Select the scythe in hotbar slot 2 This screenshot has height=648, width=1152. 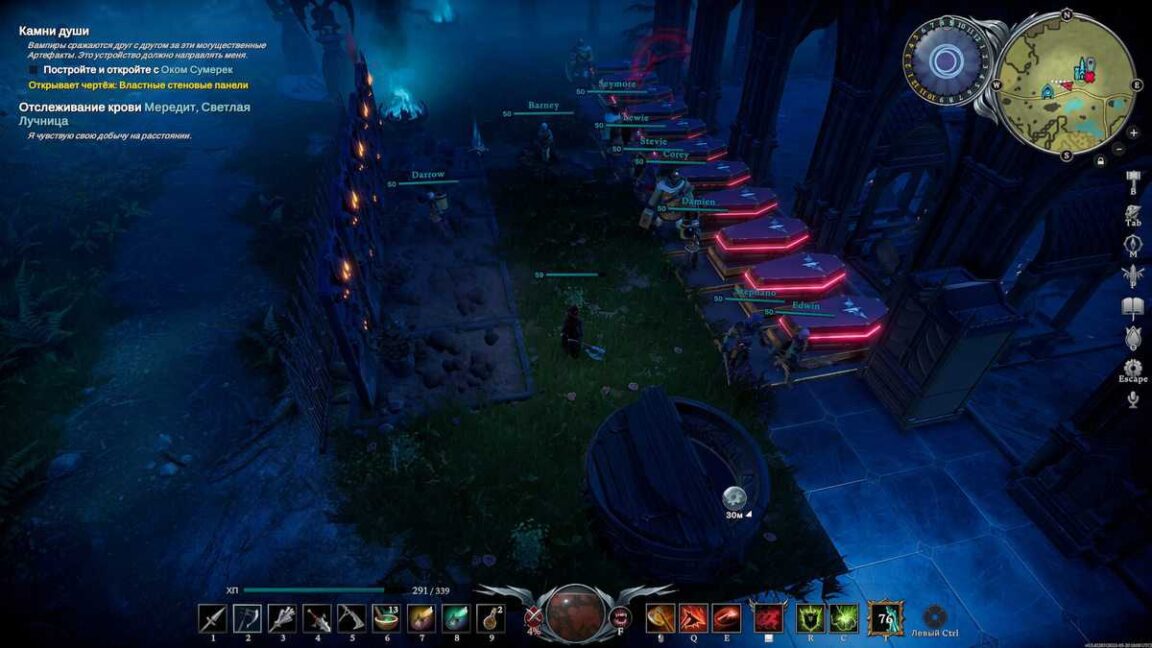tap(247, 618)
